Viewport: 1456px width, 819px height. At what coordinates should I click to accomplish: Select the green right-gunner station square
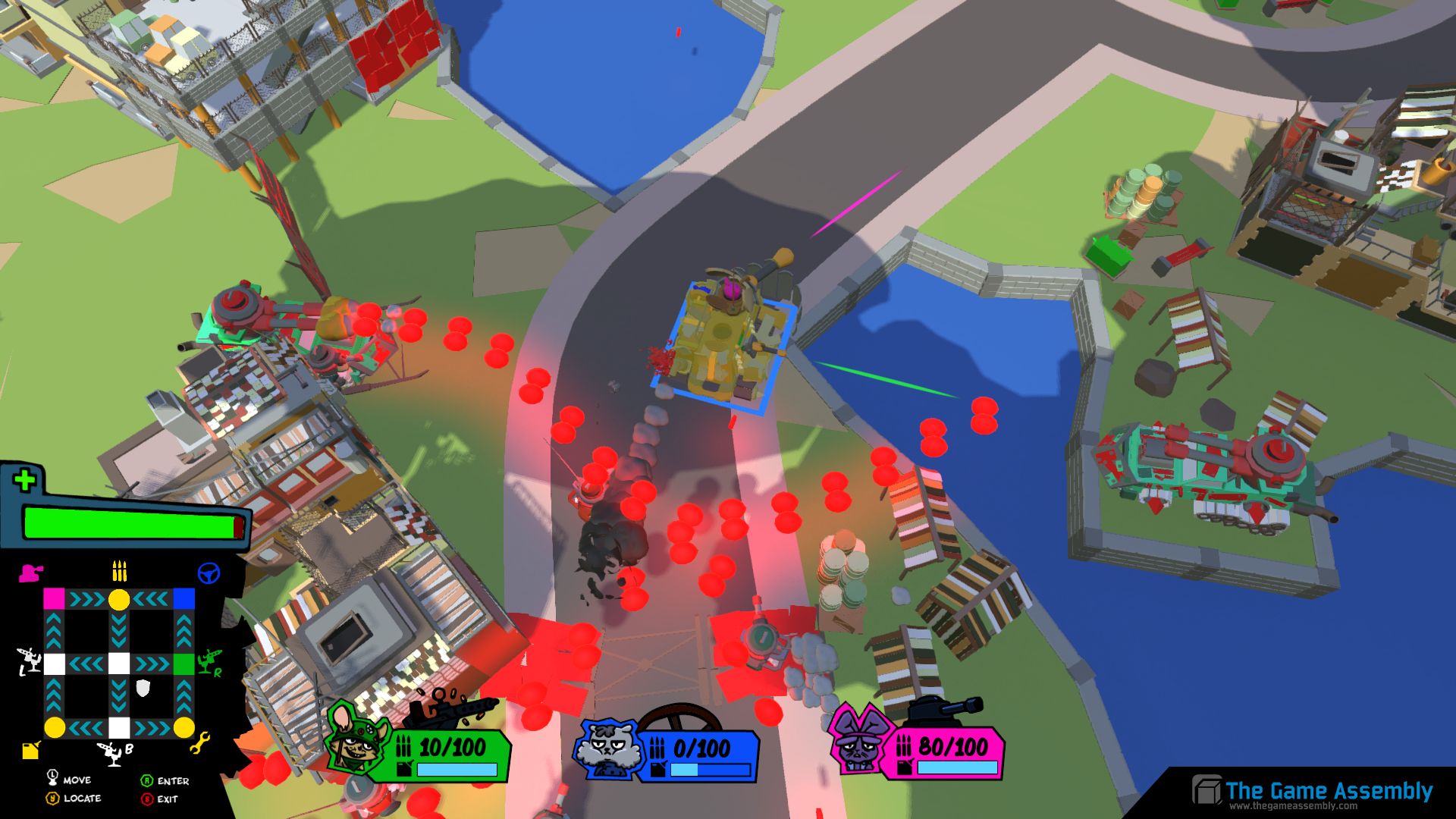point(184,664)
